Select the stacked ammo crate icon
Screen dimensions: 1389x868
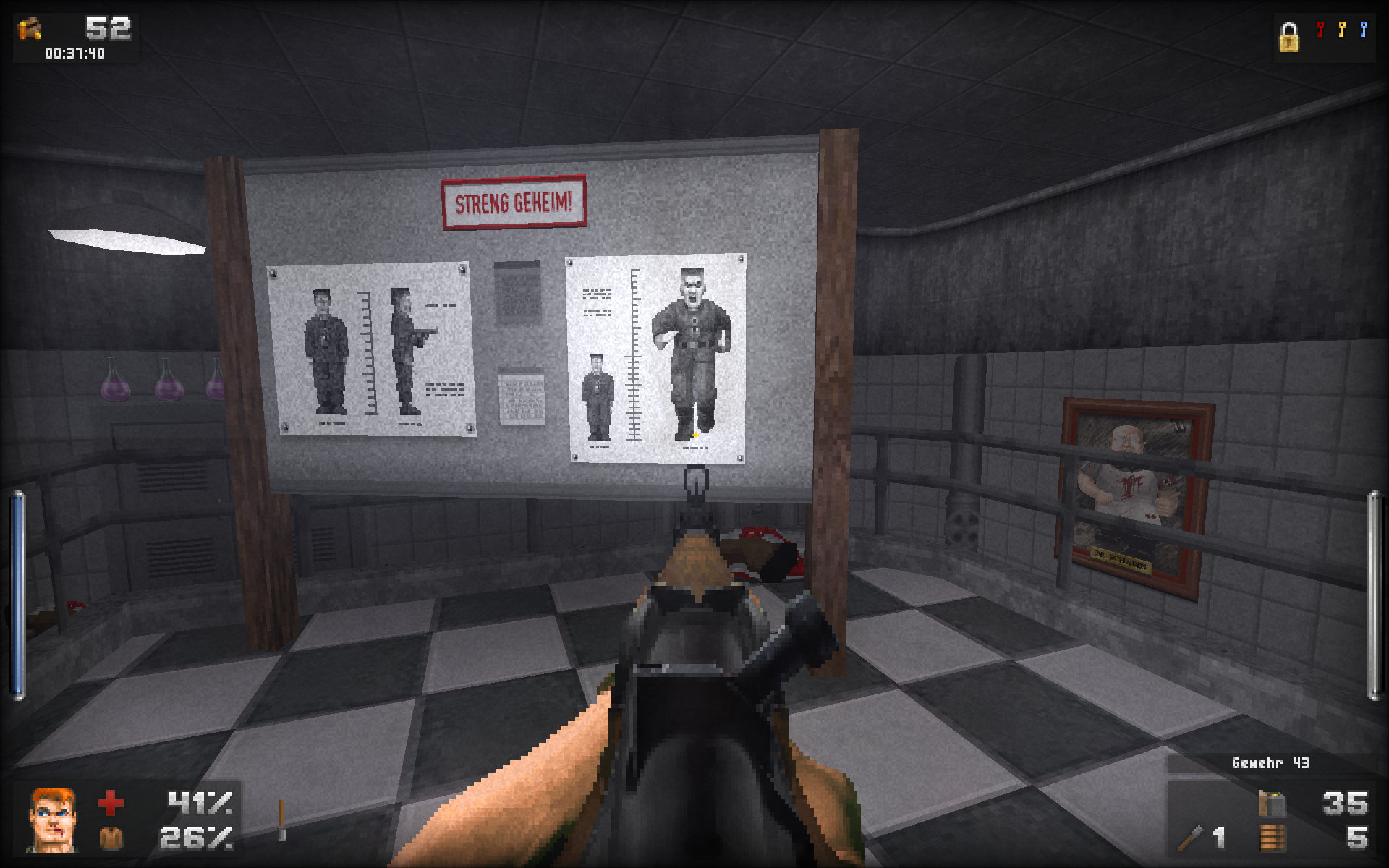coord(1273,838)
